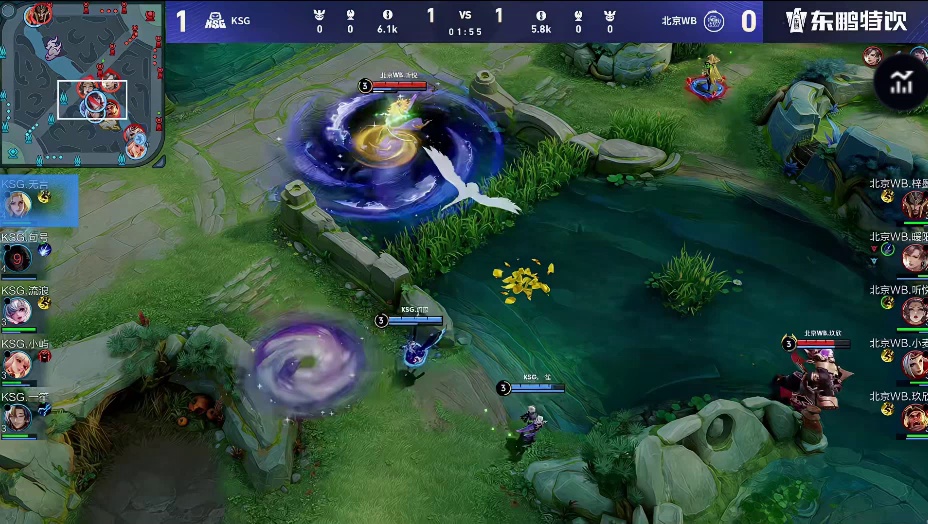This screenshot has width=928, height=524.
Task: Click the minimap in the corner
Action: (82, 83)
